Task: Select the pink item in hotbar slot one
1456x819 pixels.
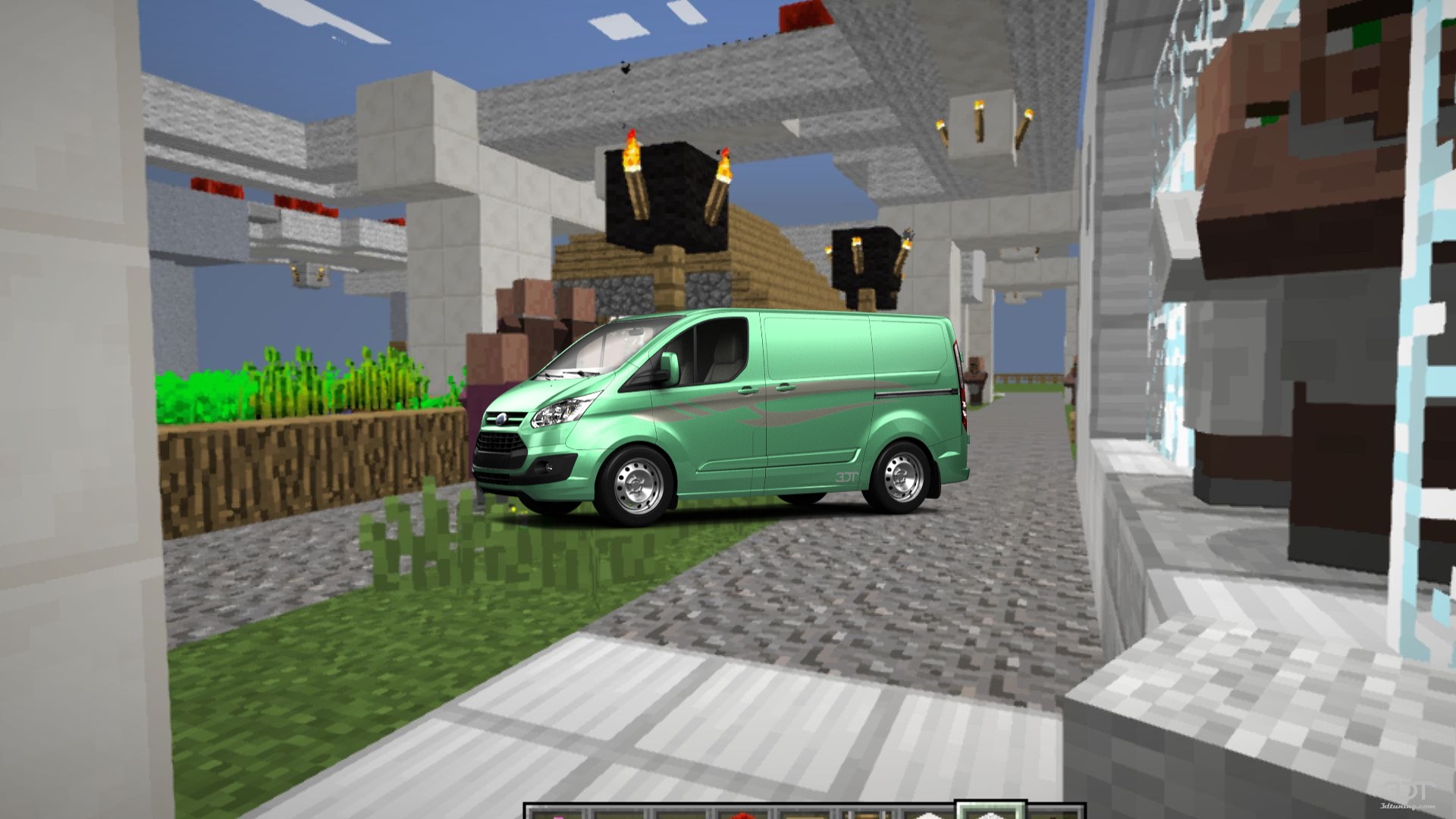Action: click(557, 814)
